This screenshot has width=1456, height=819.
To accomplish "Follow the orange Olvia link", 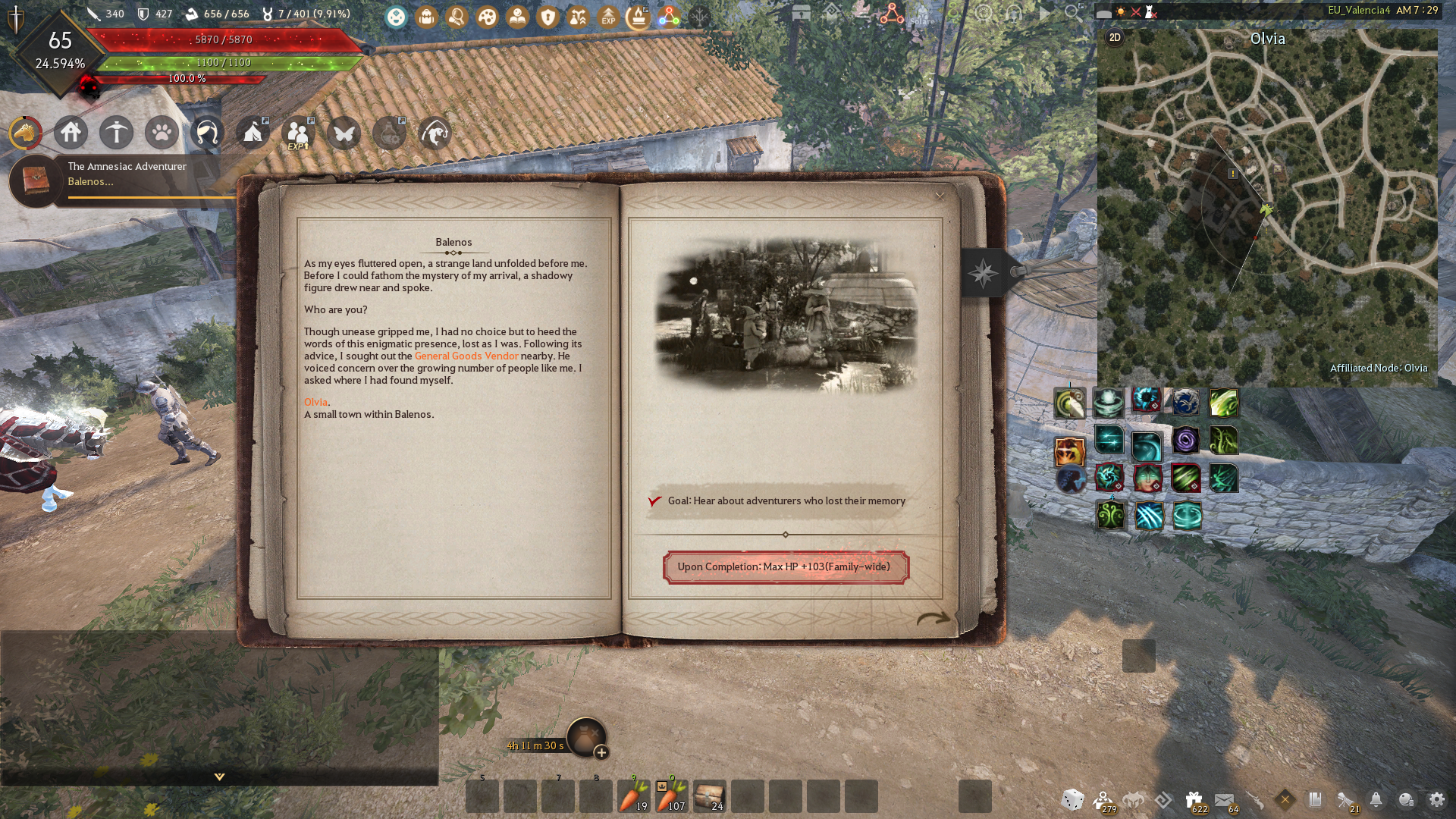I will click(x=315, y=402).
